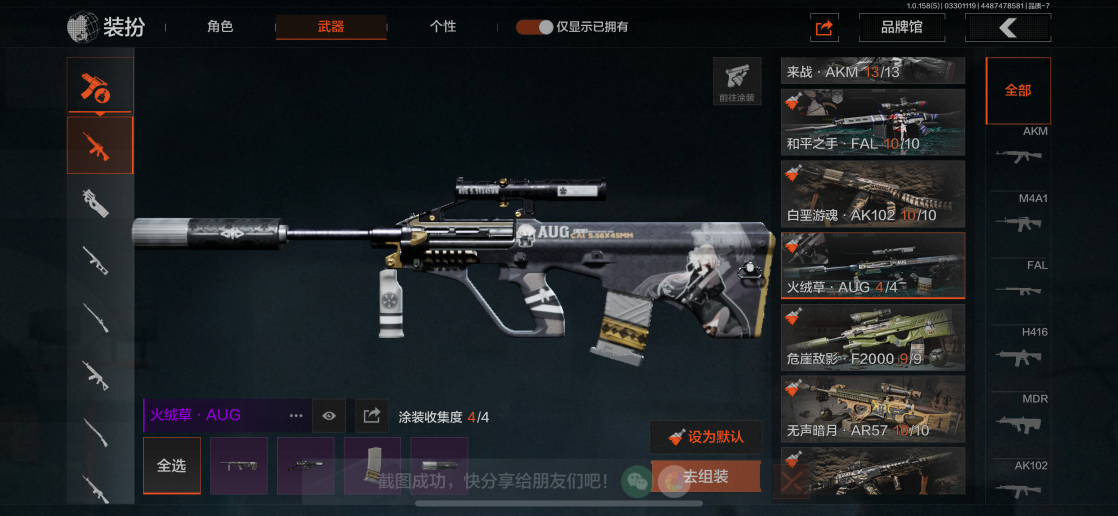Go back with the arrow button
The height and width of the screenshot is (516, 1118).
[x=1007, y=28]
